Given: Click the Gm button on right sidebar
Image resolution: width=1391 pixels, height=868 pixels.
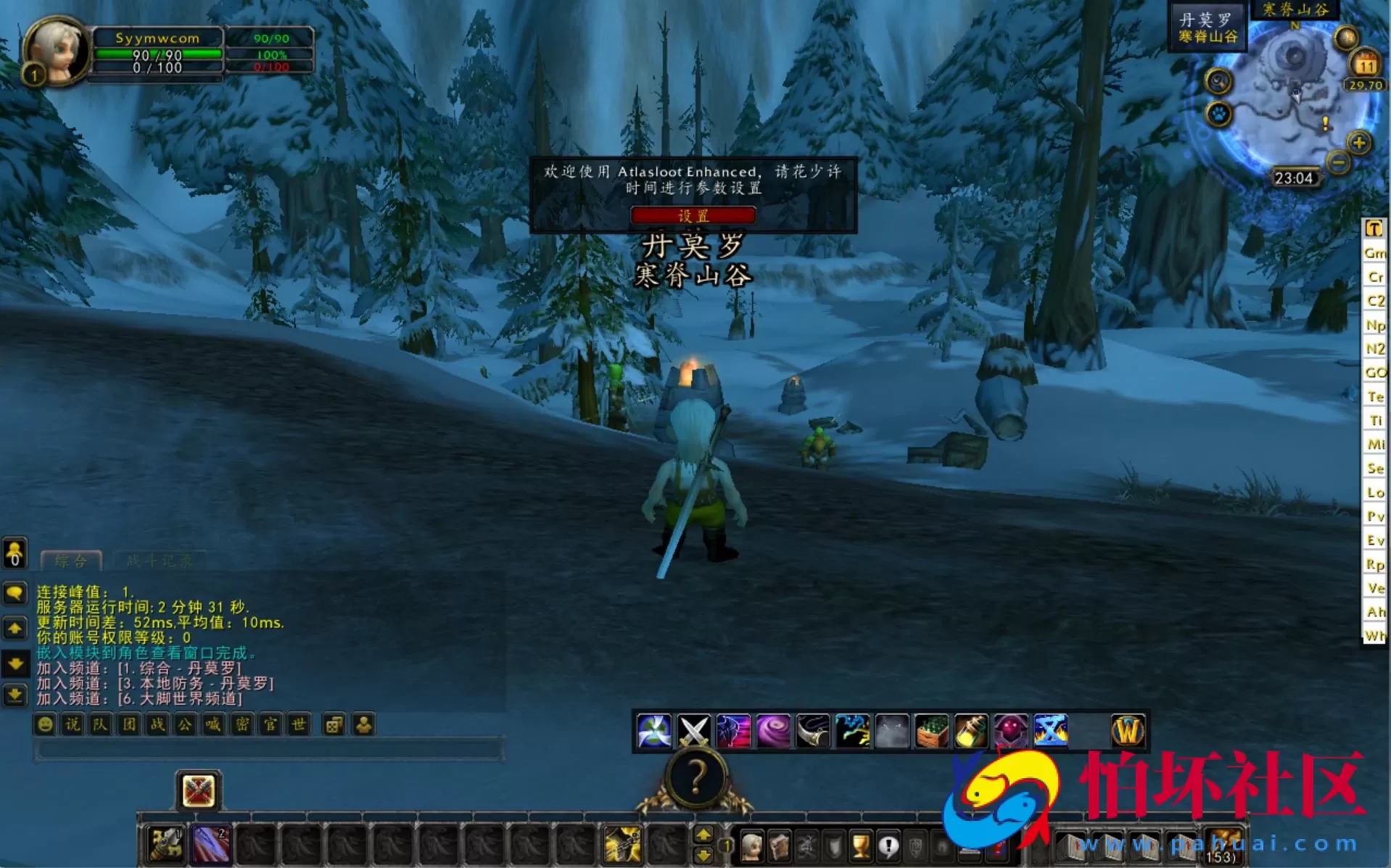Looking at the screenshot, I should point(1375,253).
